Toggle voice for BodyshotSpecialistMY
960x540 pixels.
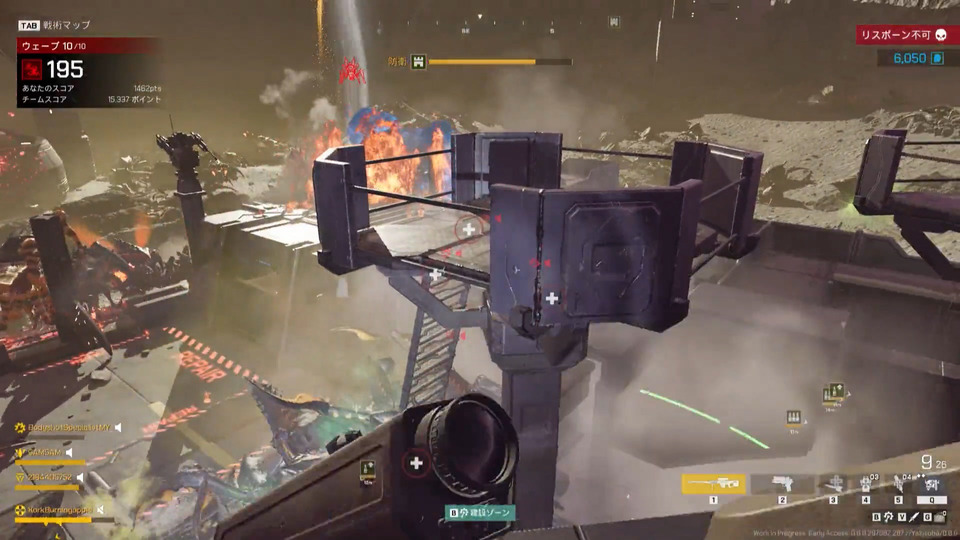pyautogui.click(x=117, y=427)
